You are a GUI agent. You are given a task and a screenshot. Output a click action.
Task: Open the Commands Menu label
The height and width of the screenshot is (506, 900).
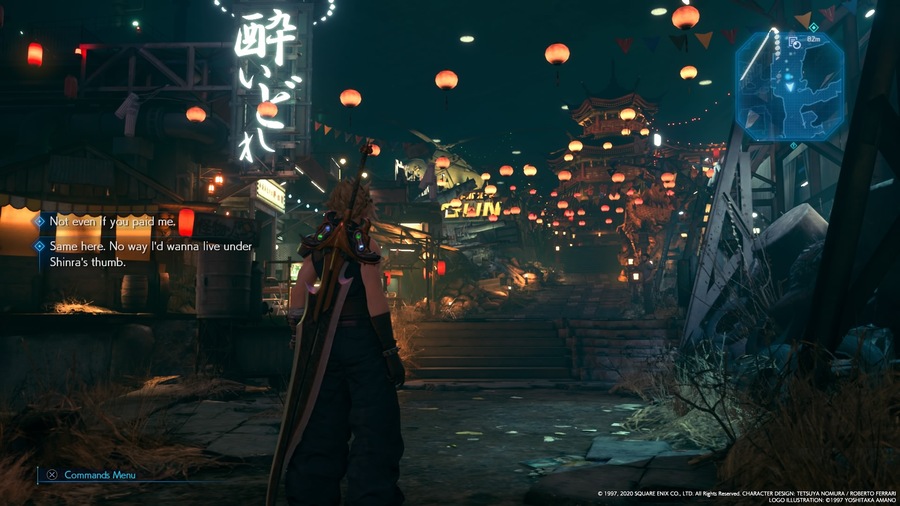[100, 475]
